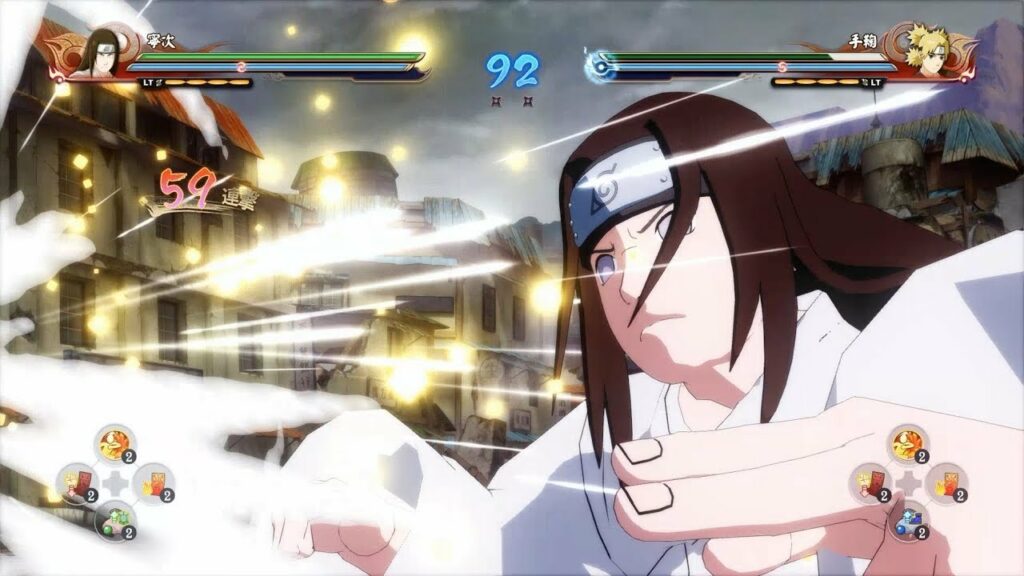The width and height of the screenshot is (1024, 576).
Task: Use the right player's blue pill item
Action: click(x=908, y=521)
